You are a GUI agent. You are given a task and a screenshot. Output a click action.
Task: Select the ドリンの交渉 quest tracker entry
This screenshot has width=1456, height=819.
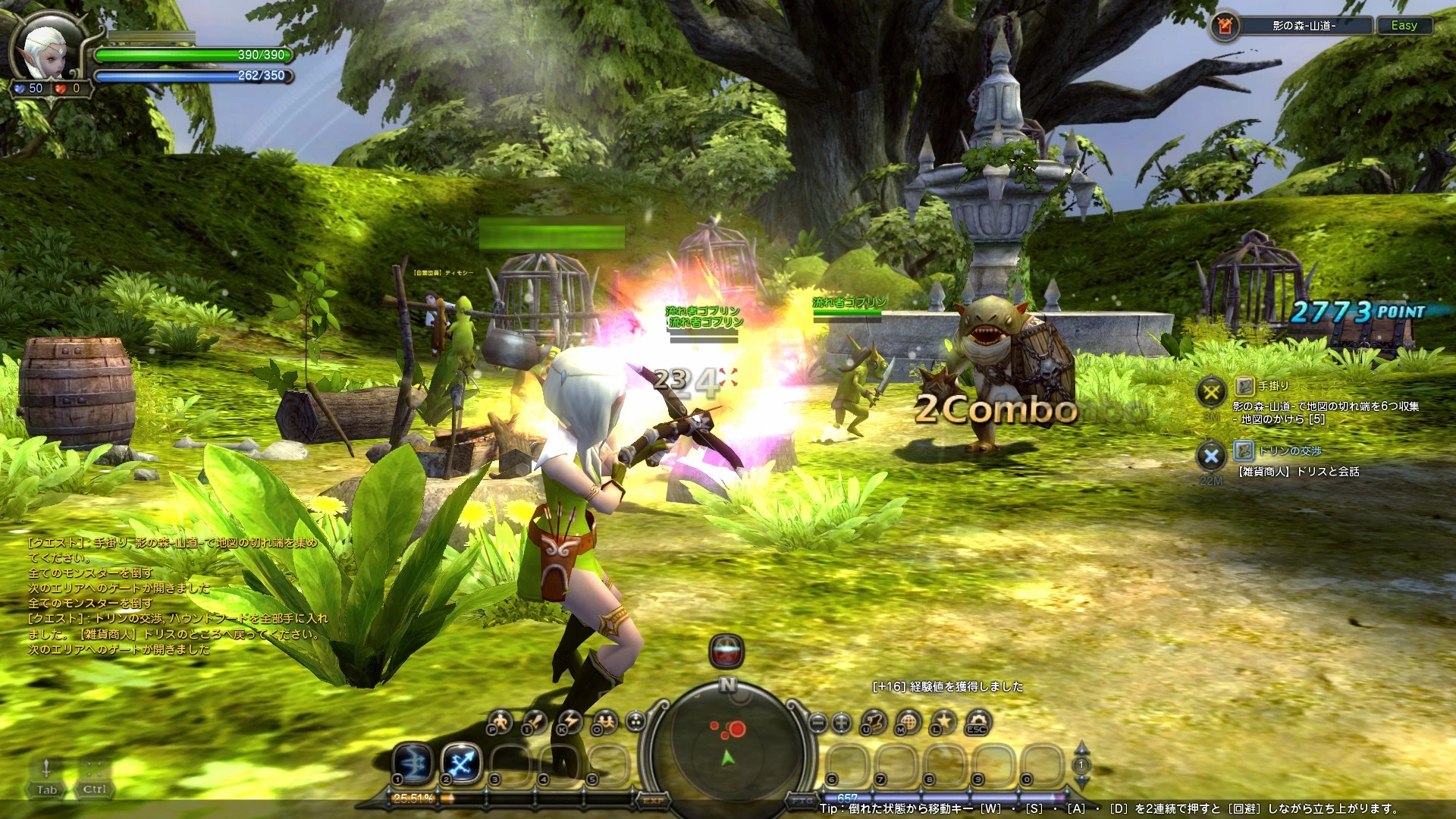pyautogui.click(x=1289, y=451)
